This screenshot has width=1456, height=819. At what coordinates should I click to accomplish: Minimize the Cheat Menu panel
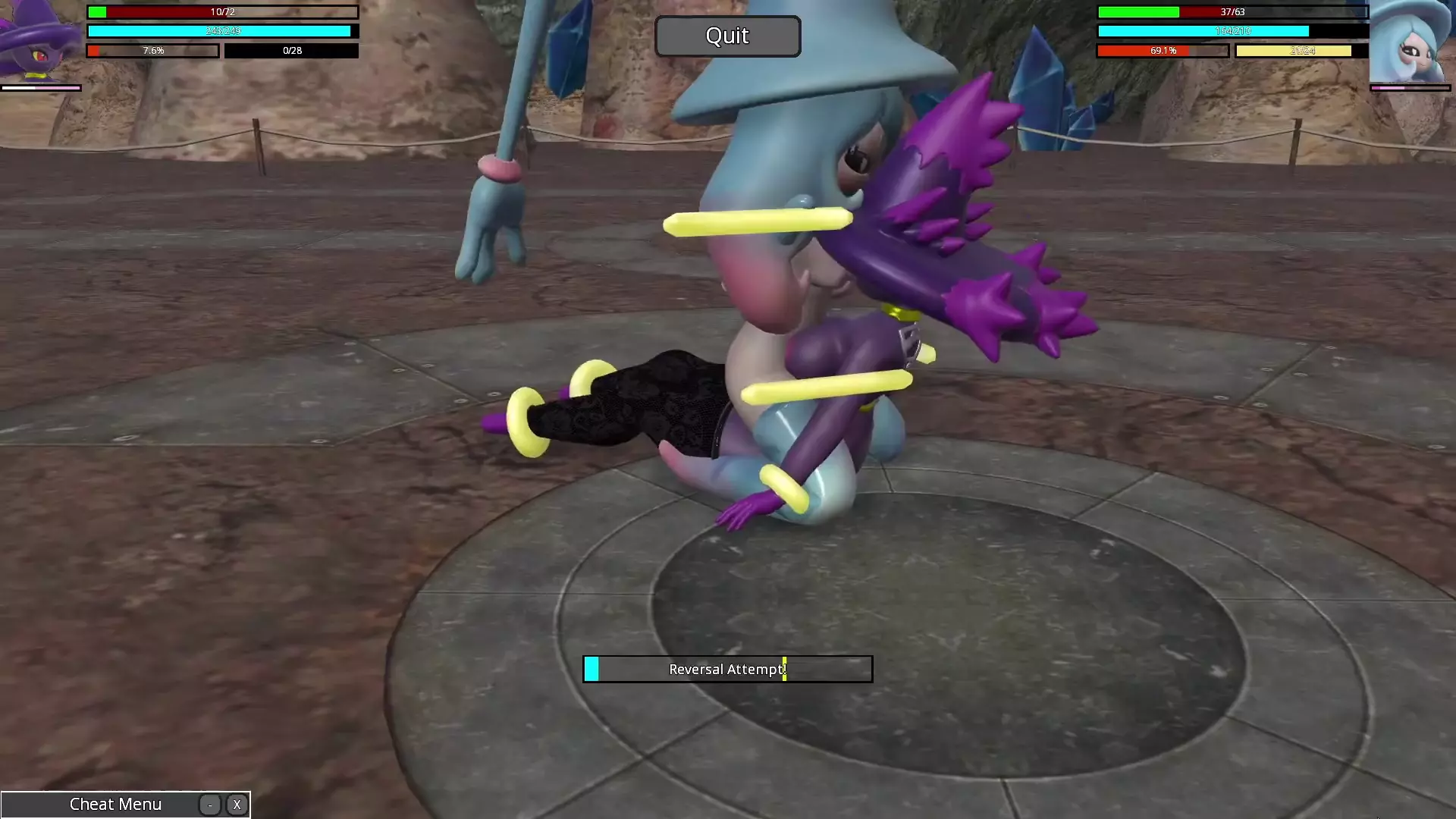(210, 805)
